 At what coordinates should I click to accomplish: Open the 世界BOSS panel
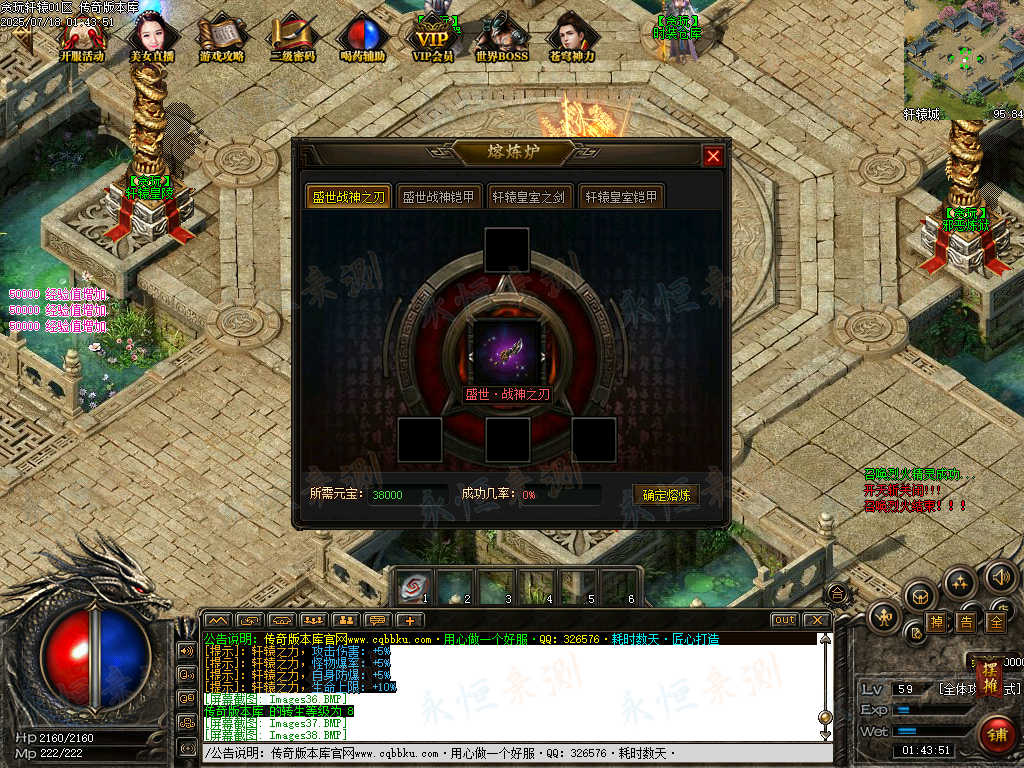tap(502, 36)
